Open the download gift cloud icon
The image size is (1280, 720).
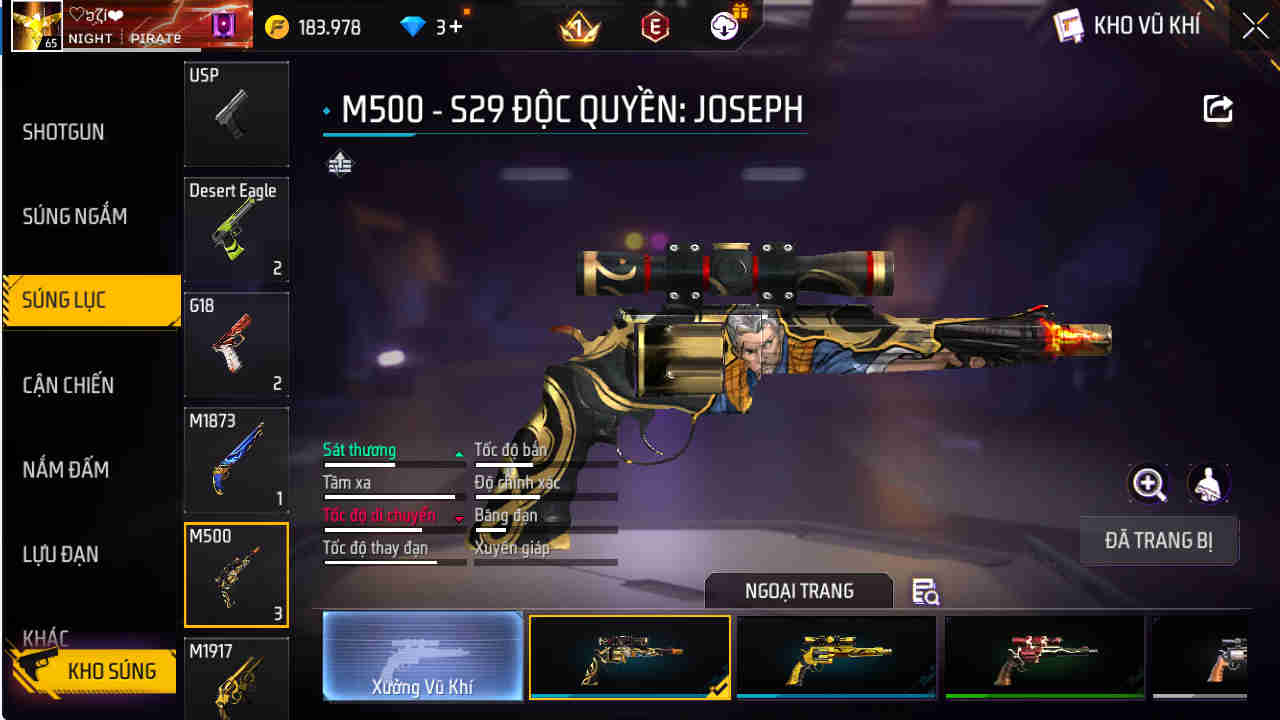point(723,25)
